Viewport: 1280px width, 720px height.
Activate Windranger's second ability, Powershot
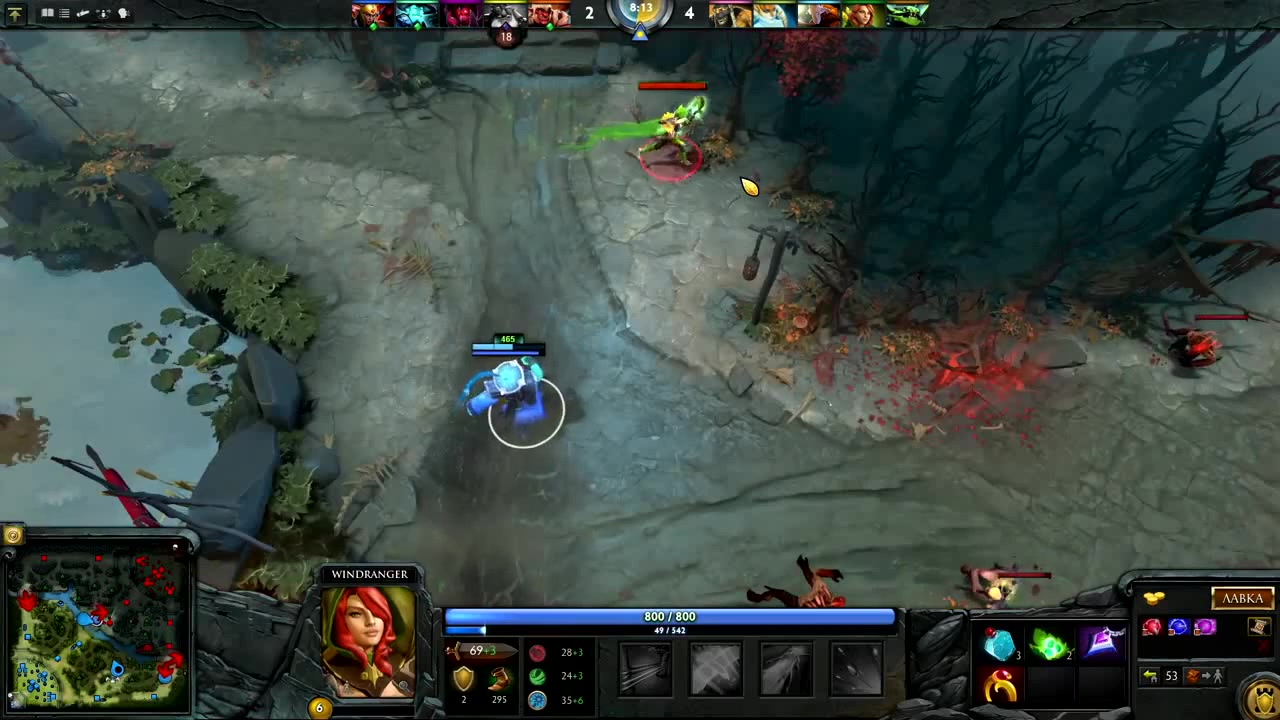point(716,668)
